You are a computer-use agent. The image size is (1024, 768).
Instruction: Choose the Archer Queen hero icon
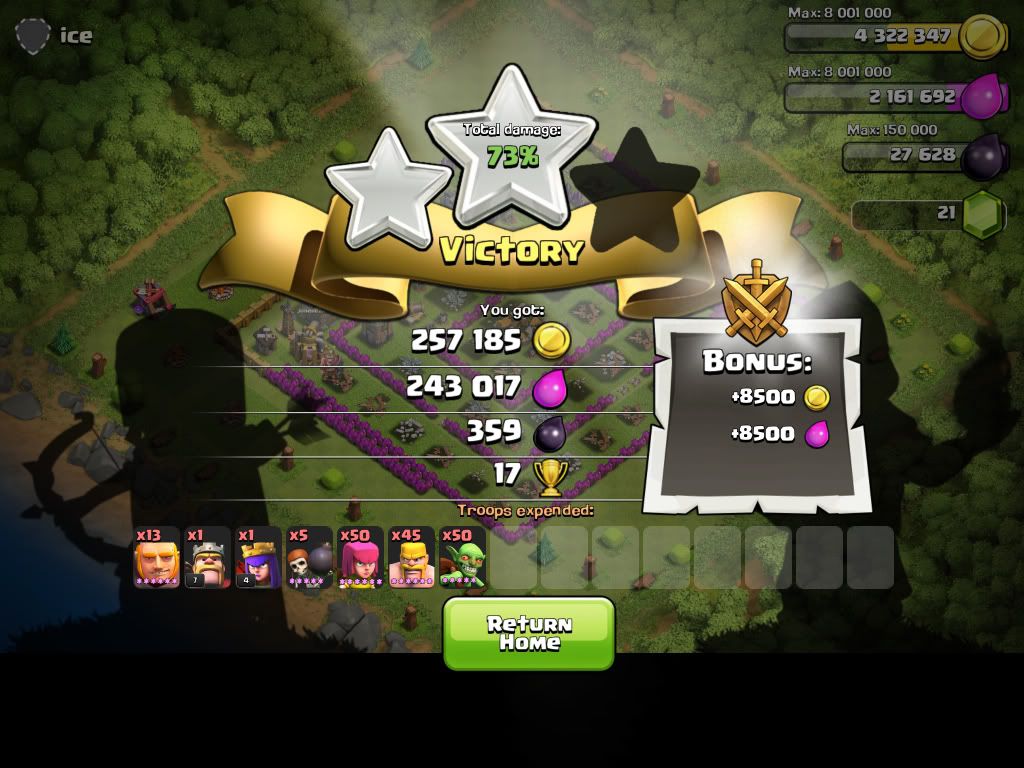(258, 558)
